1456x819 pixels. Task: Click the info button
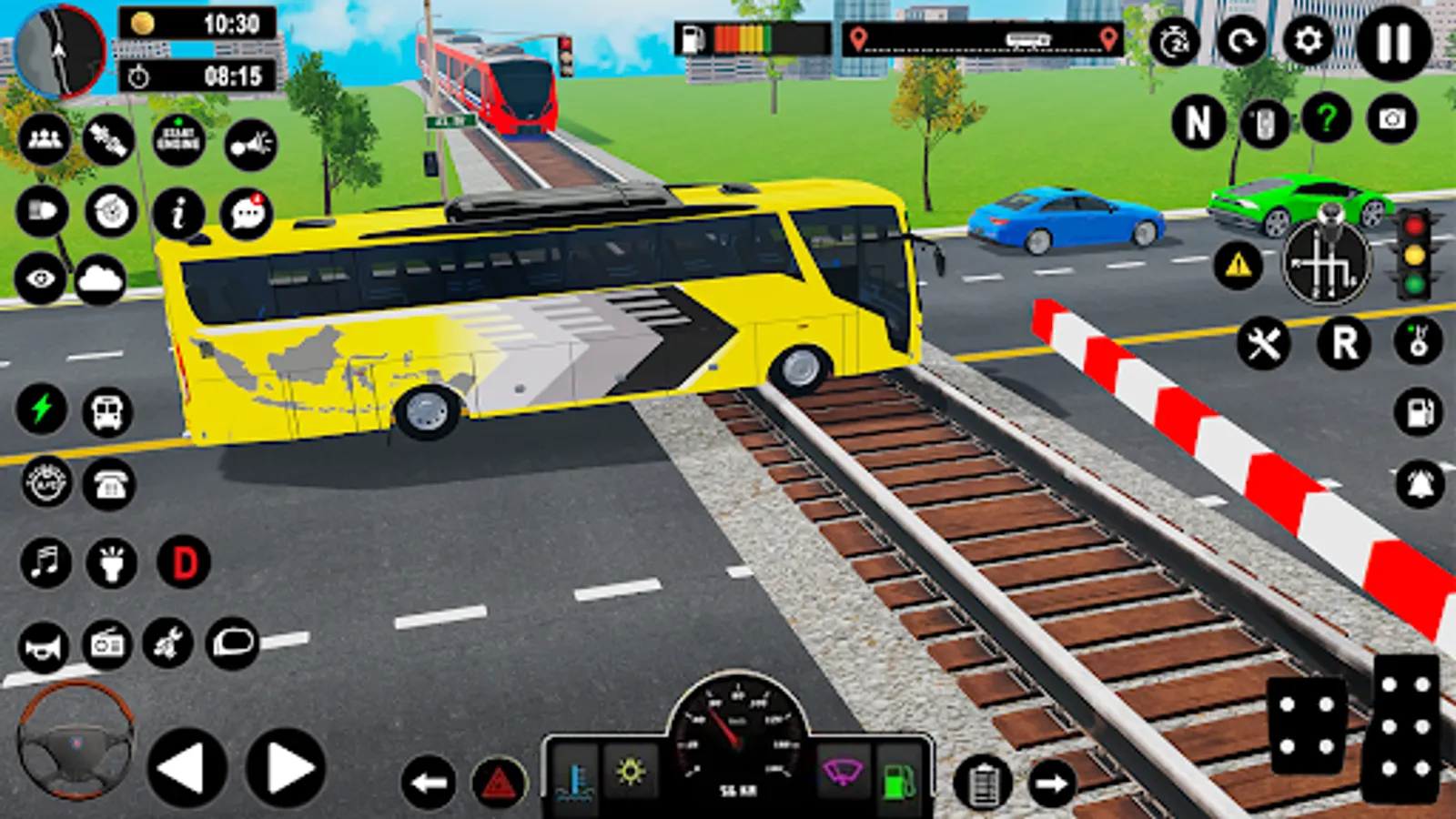pos(178,214)
